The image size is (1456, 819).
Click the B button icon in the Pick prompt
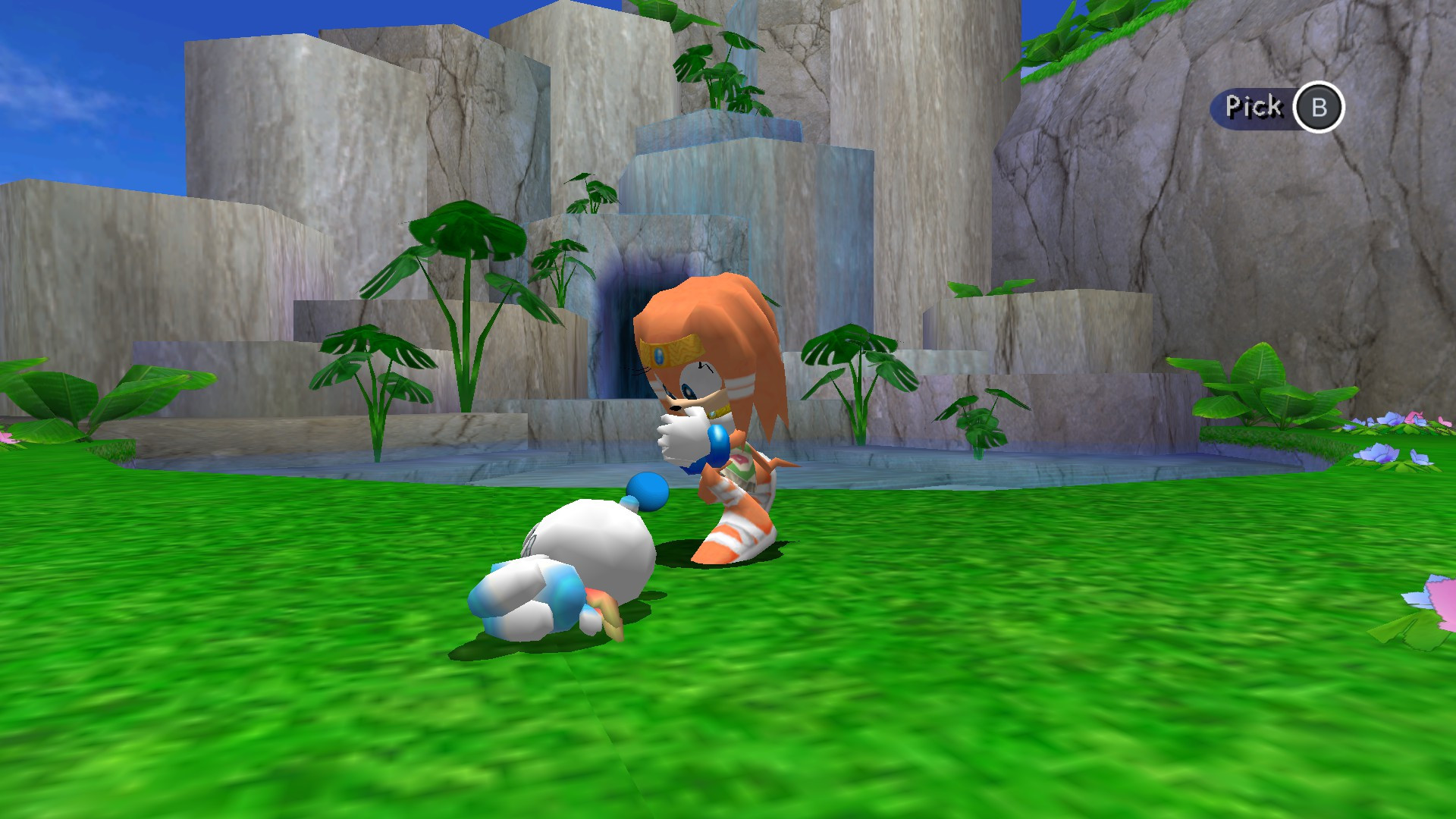click(x=1321, y=106)
